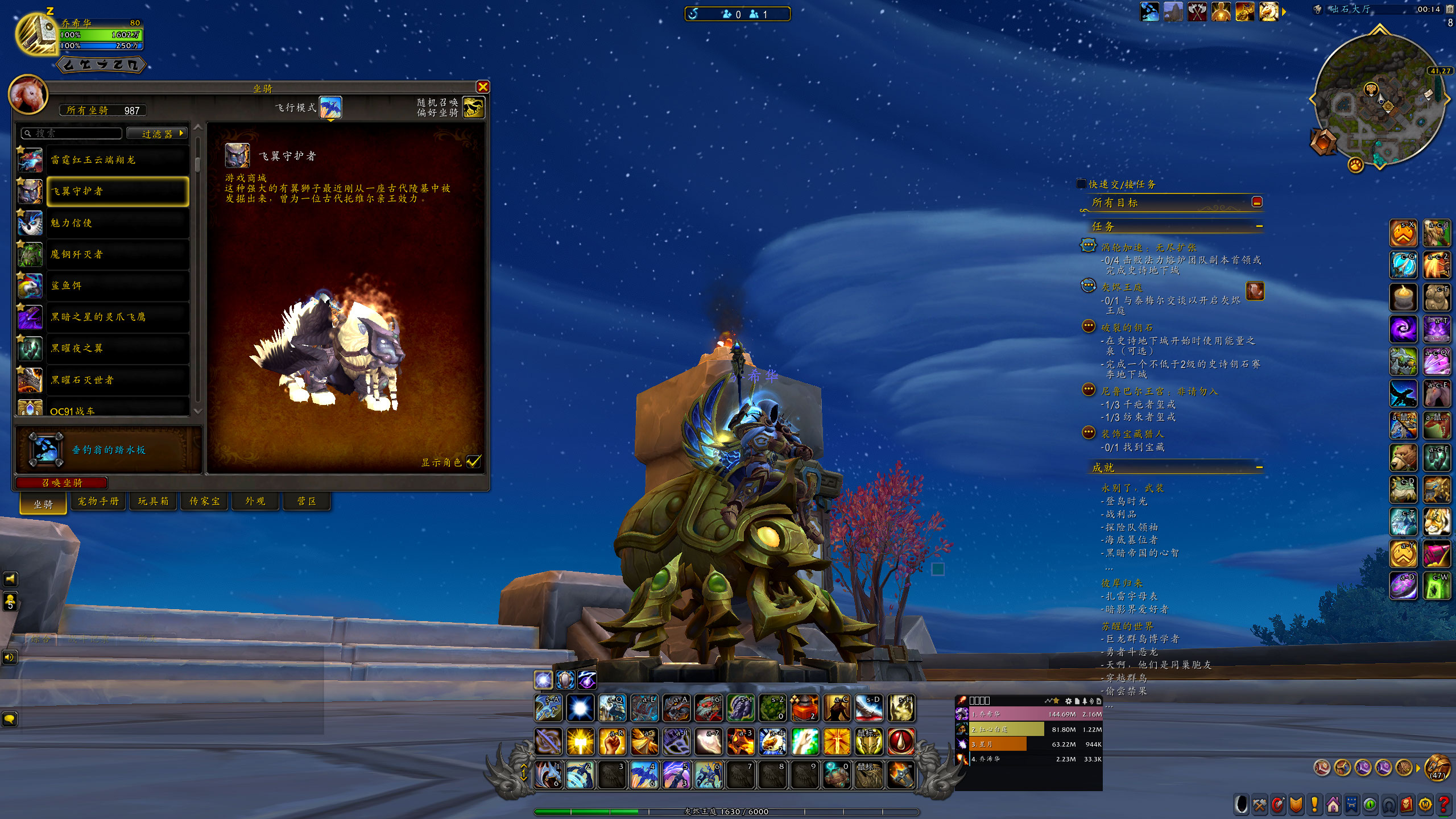Open the 玩具箱 toy box tab

153,501
